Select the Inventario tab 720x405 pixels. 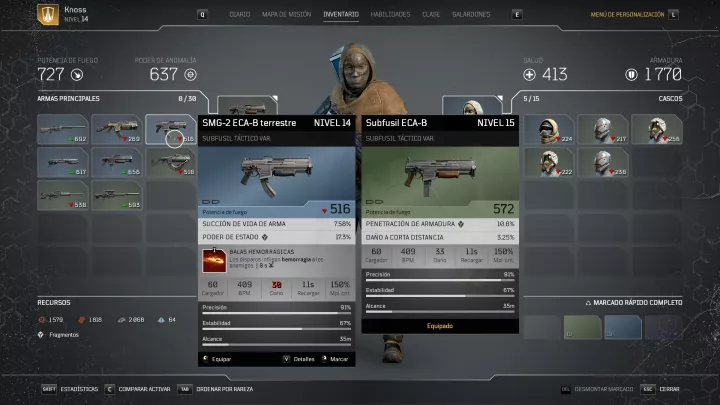pyautogui.click(x=342, y=15)
